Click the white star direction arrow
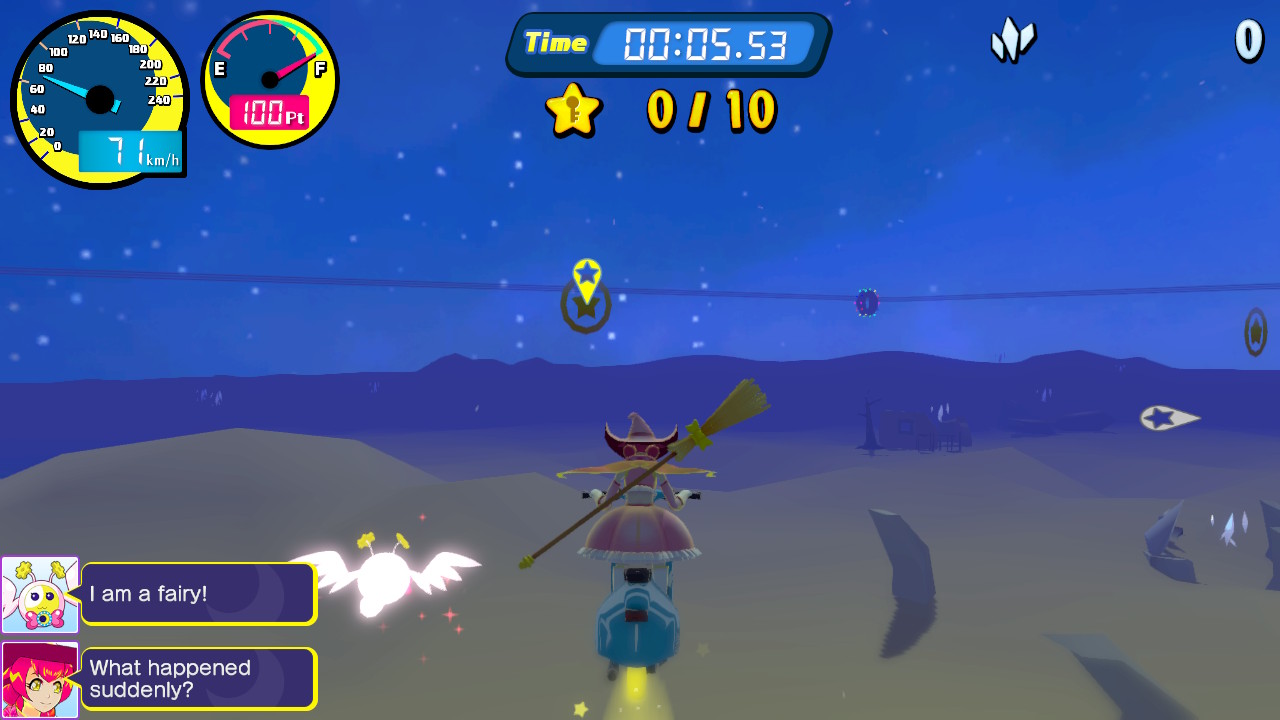This screenshot has height=720, width=1280. (1168, 418)
